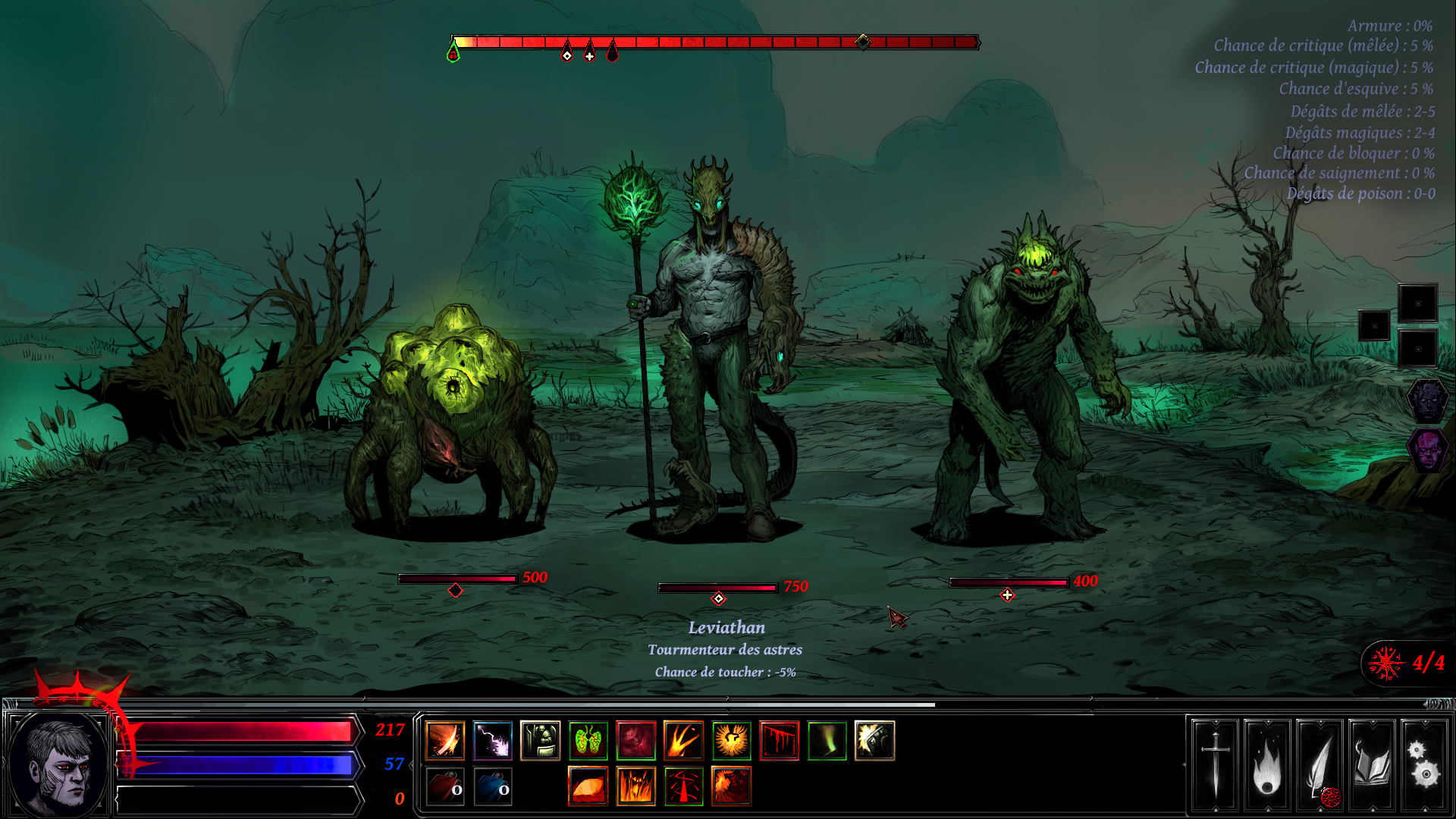This screenshot has height=819, width=1456.
Task: Open settings via the double gears icon
Action: (1425, 766)
